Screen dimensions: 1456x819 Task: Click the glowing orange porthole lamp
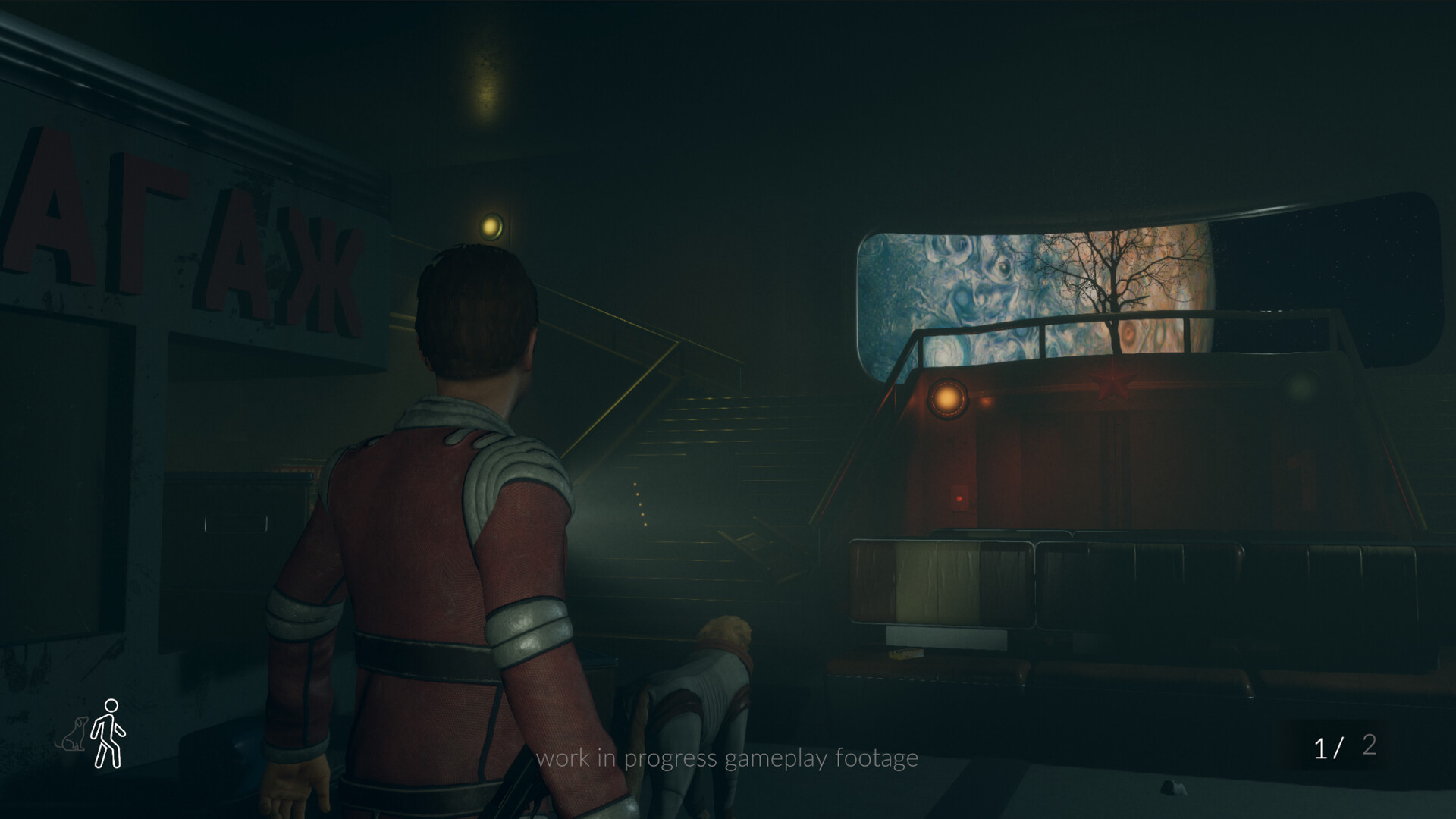(948, 401)
